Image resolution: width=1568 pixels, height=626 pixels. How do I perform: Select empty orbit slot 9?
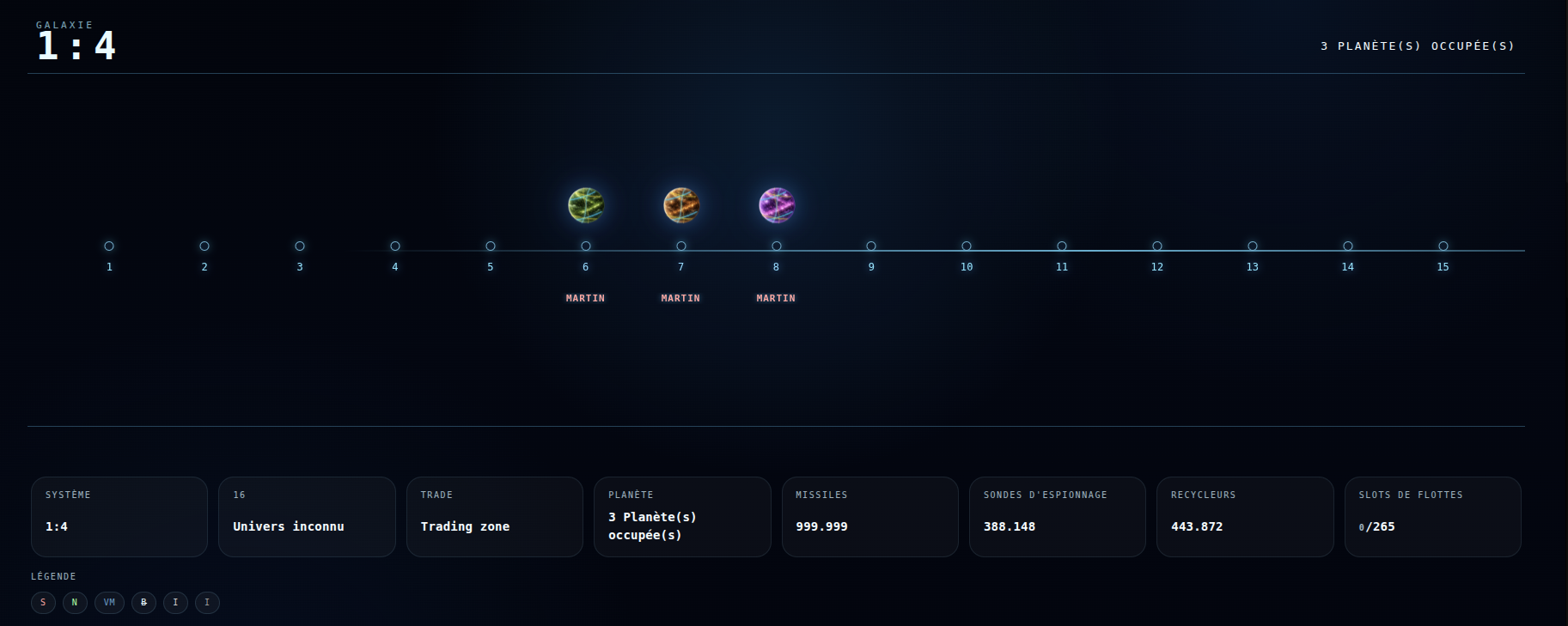click(x=871, y=246)
